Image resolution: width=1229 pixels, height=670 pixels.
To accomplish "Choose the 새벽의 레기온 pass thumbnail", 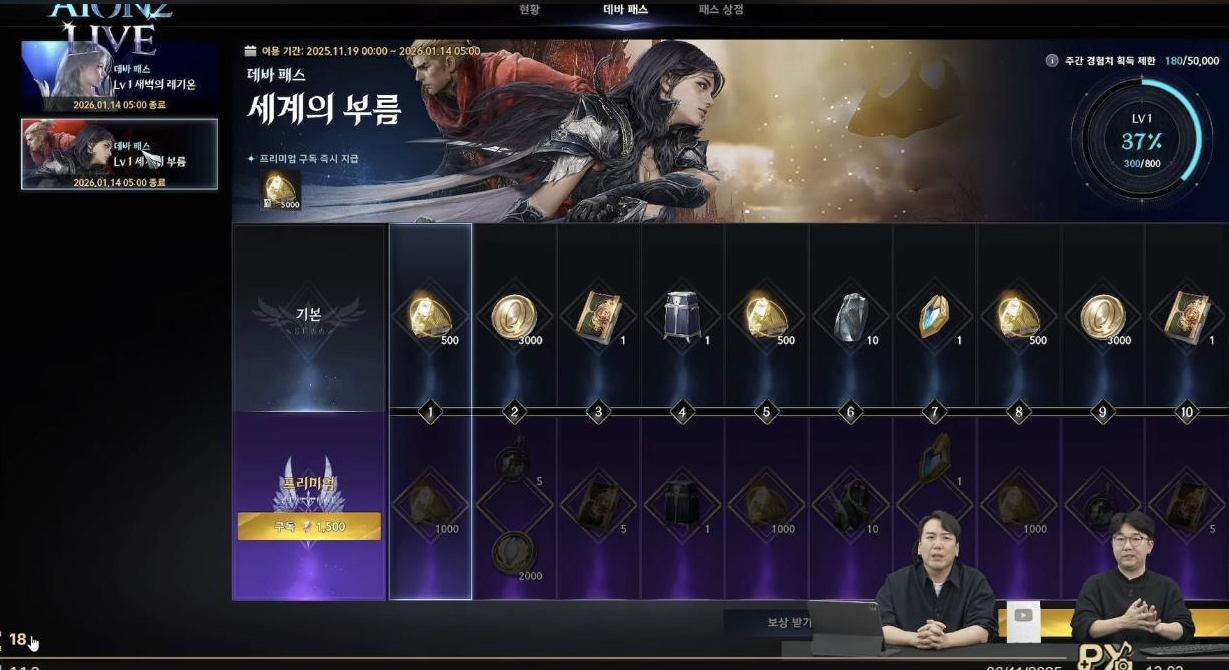I will coord(119,76).
